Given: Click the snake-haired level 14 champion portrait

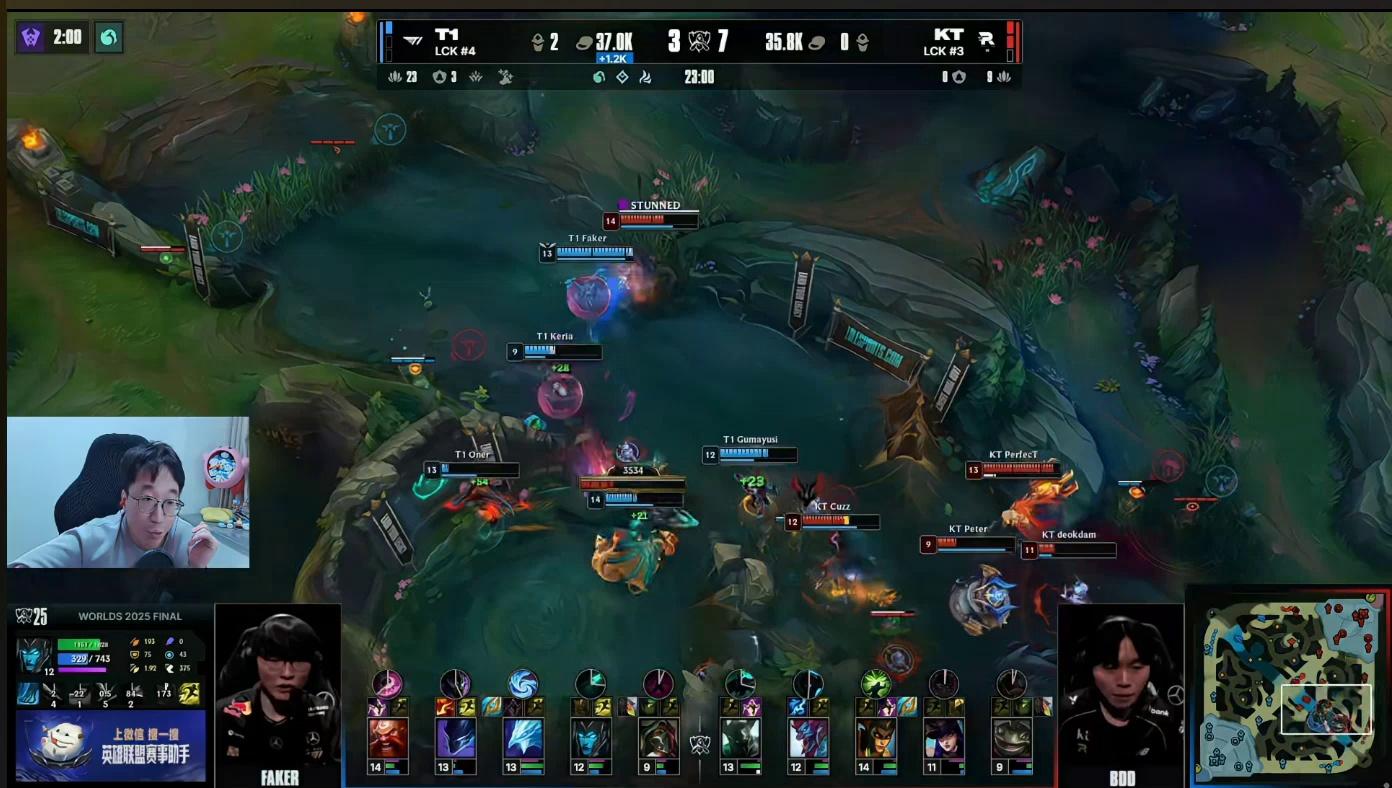Looking at the screenshot, I should pyautogui.click(x=875, y=739).
